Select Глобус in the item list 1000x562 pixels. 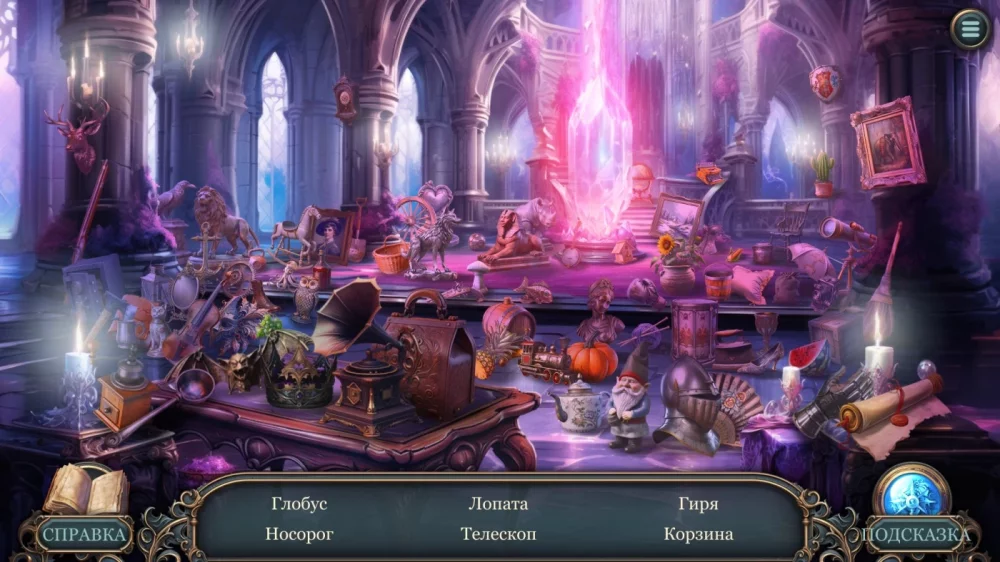[299, 504]
